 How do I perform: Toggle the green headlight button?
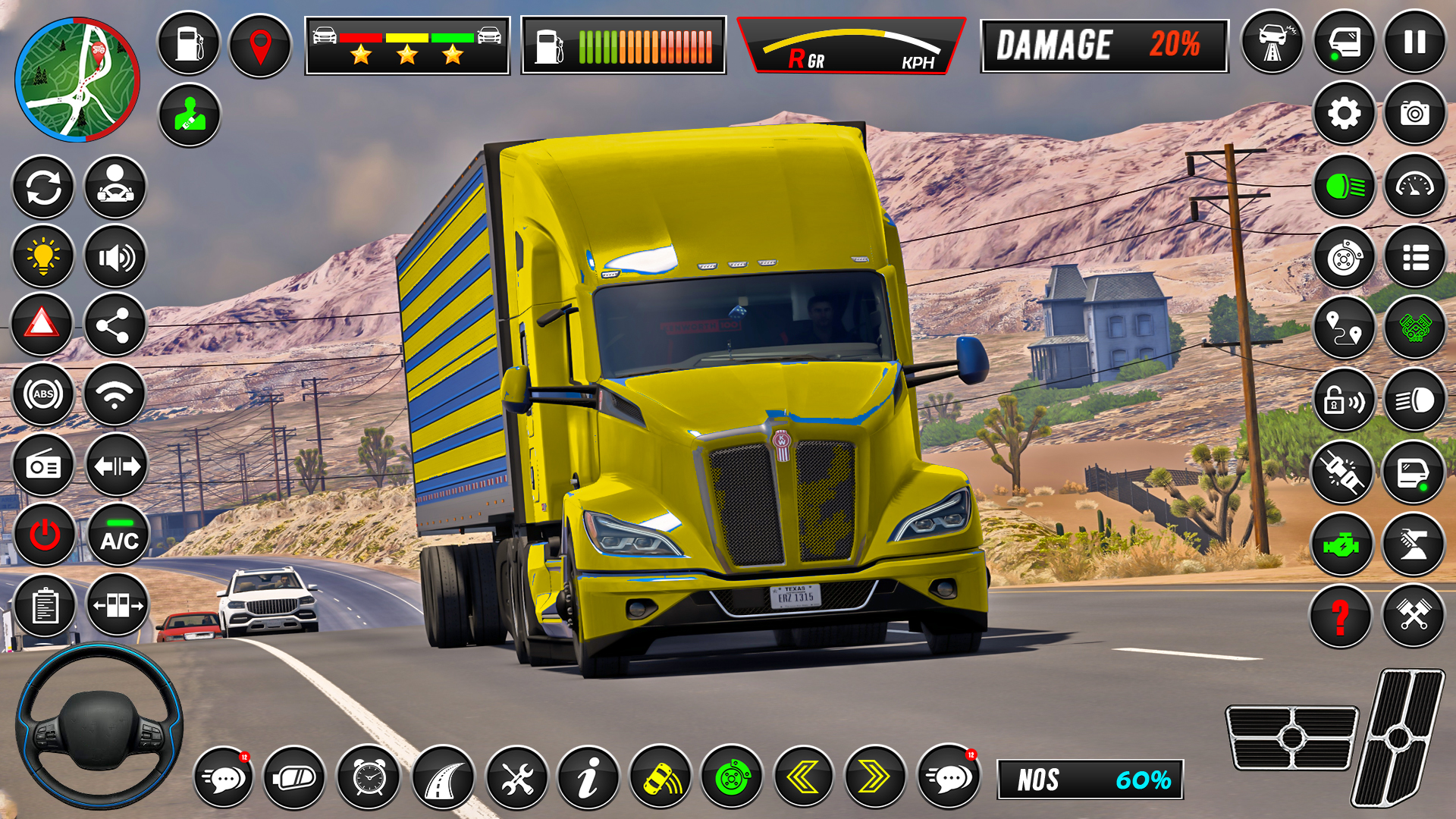coord(1345,187)
